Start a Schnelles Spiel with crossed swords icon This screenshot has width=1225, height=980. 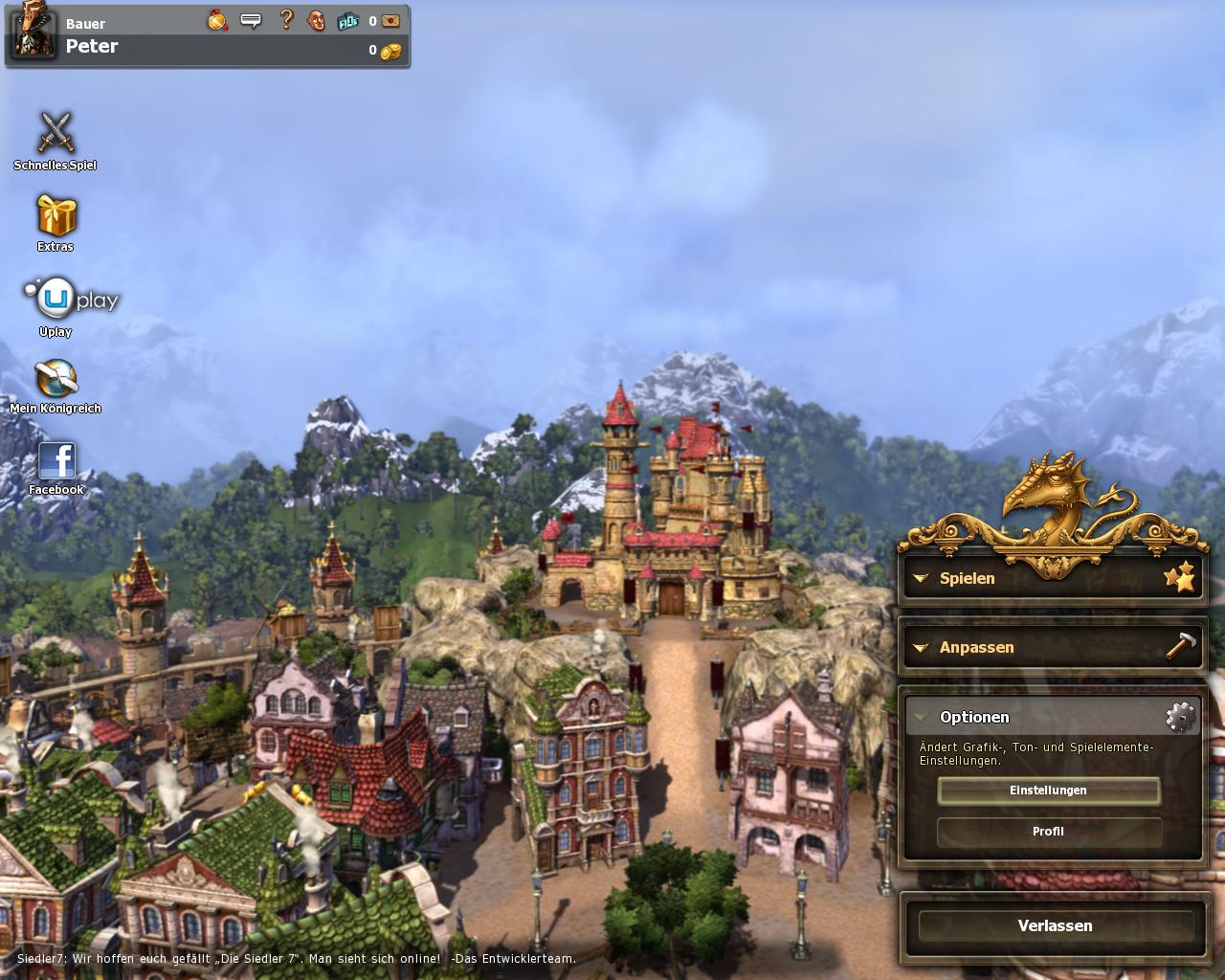click(56, 134)
